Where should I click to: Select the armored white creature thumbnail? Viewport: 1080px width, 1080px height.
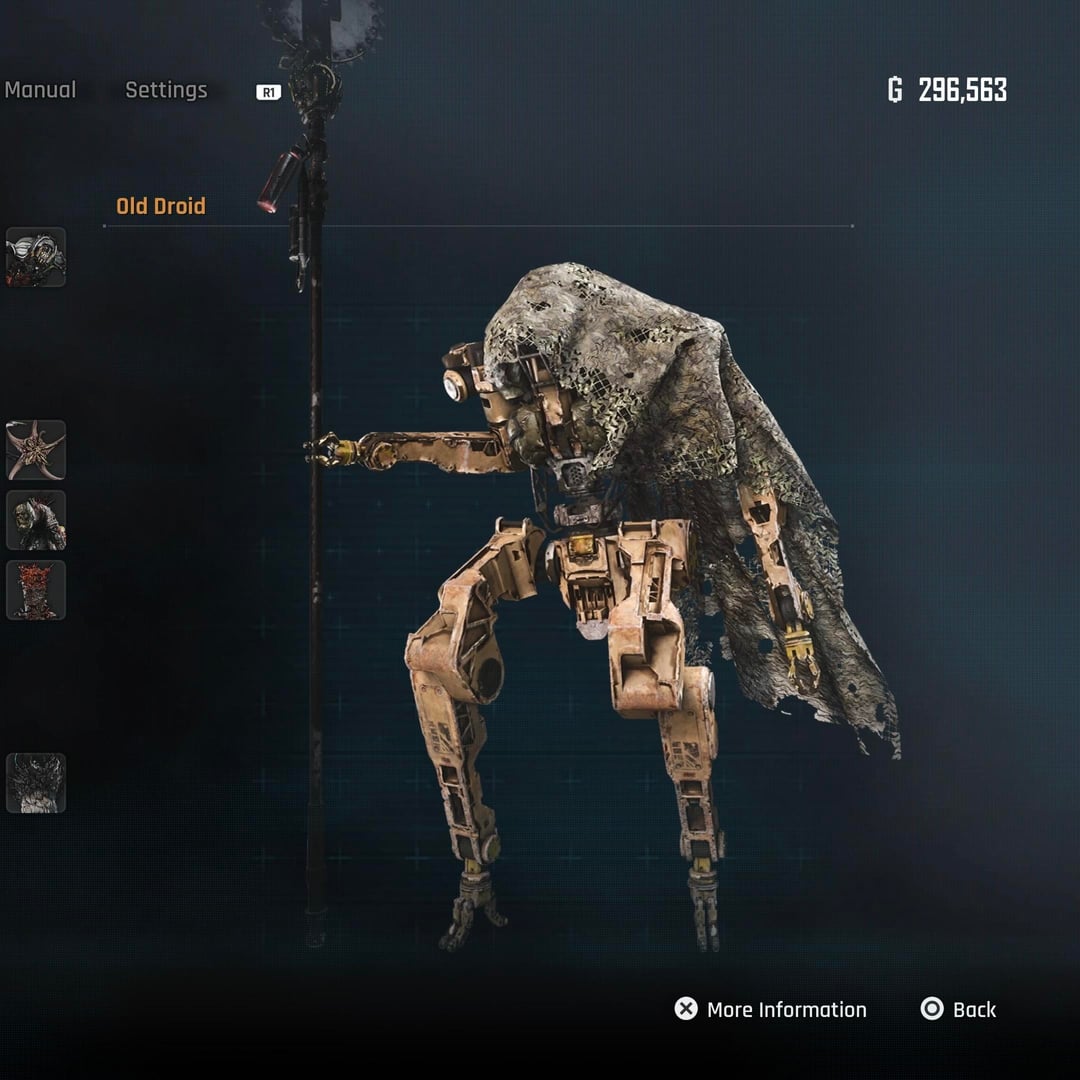pos(36,257)
